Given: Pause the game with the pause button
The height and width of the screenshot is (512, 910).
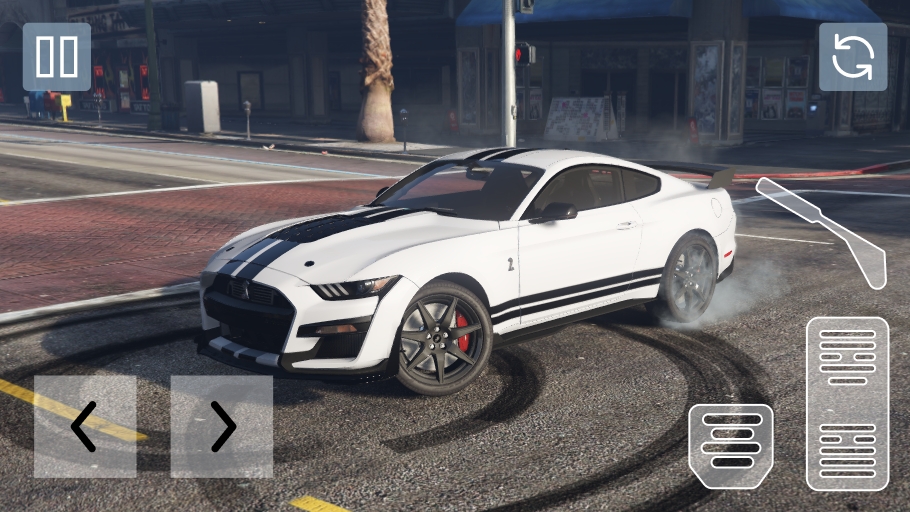Looking at the screenshot, I should pyautogui.click(x=57, y=57).
